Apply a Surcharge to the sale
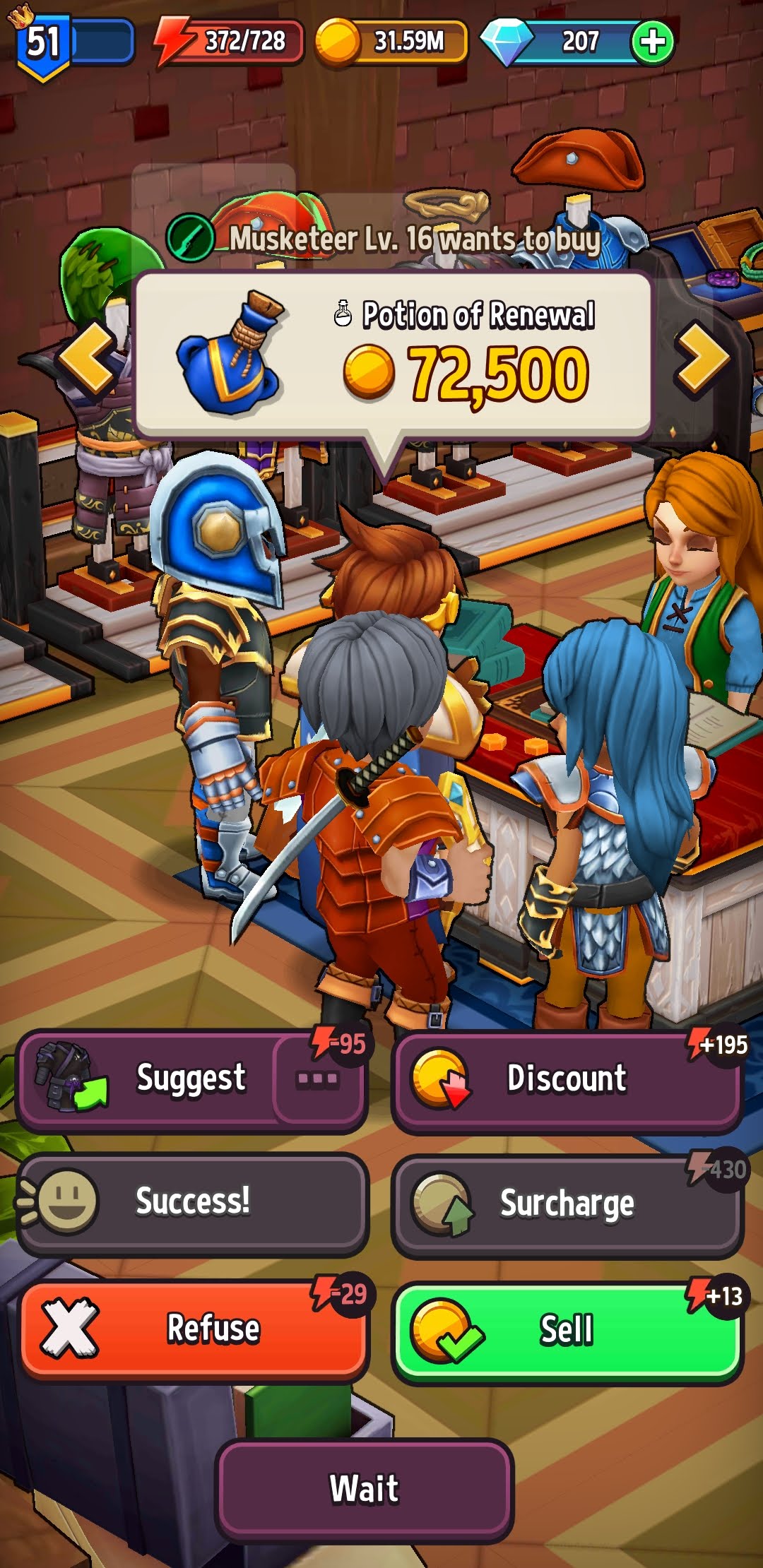Image resolution: width=763 pixels, height=1568 pixels. 567,1204
